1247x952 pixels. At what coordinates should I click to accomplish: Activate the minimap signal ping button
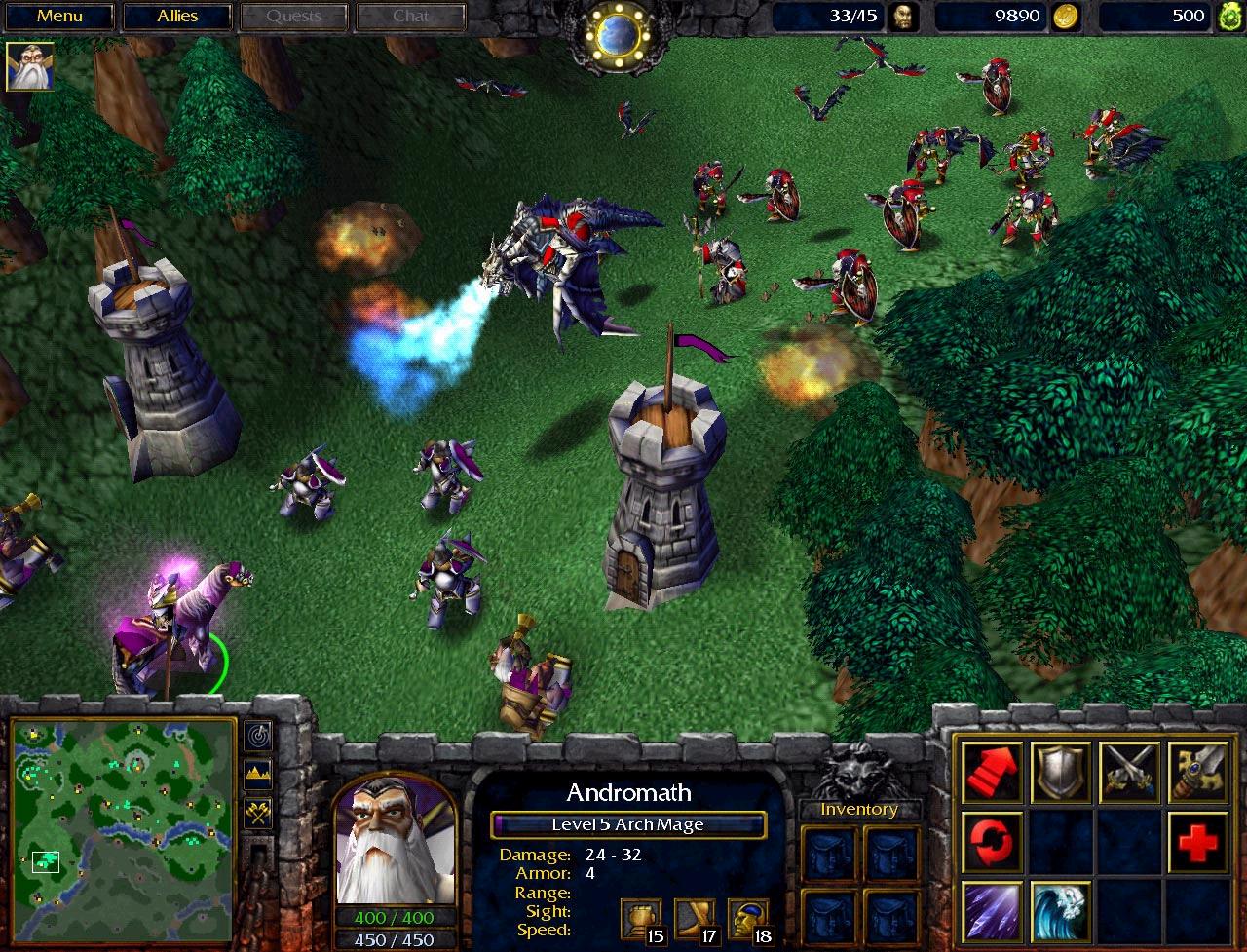point(259,736)
